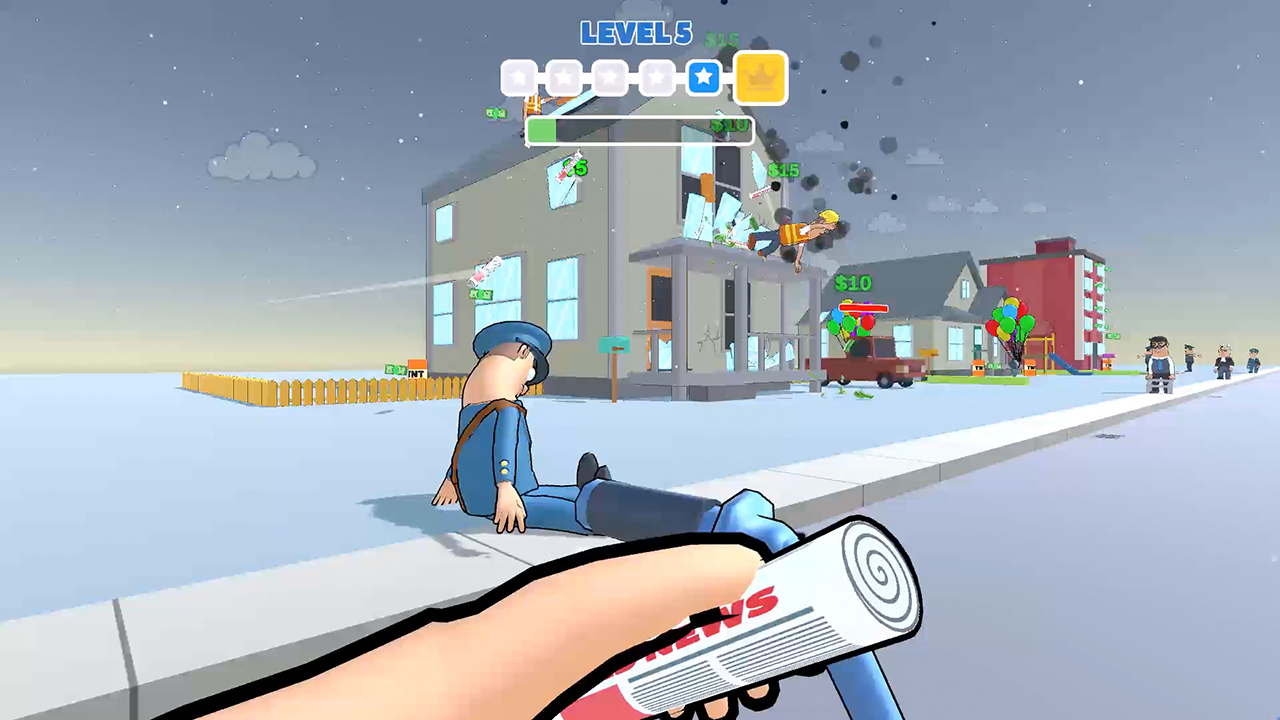Click the TNT barrel near the playground slide
The height and width of the screenshot is (720, 1280).
tap(1030, 367)
